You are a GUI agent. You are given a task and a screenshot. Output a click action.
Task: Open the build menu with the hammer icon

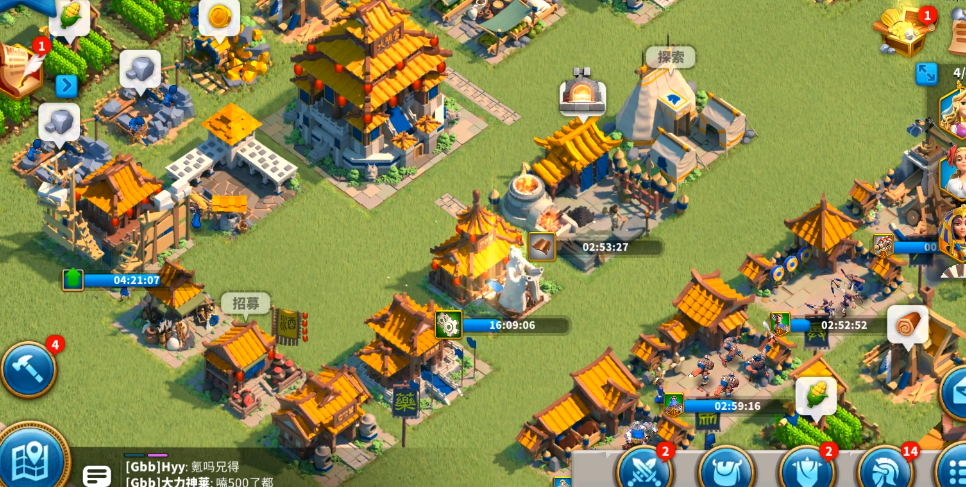pos(27,369)
